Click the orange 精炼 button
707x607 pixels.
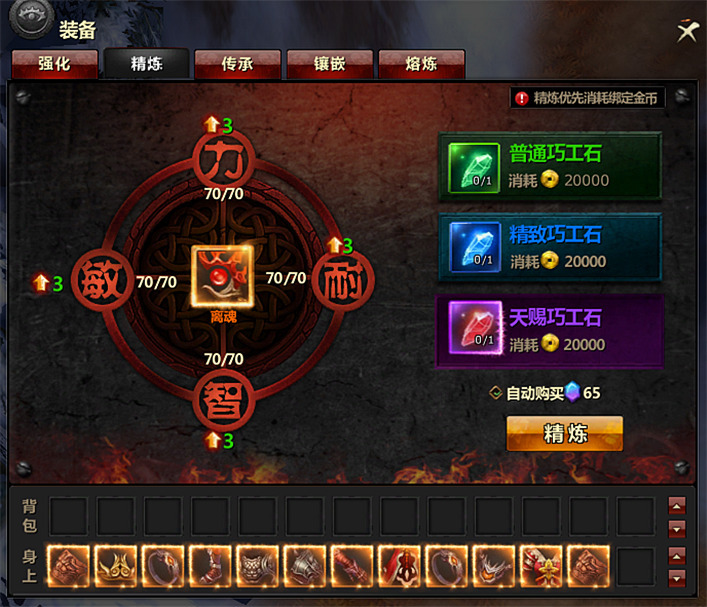(x=564, y=434)
